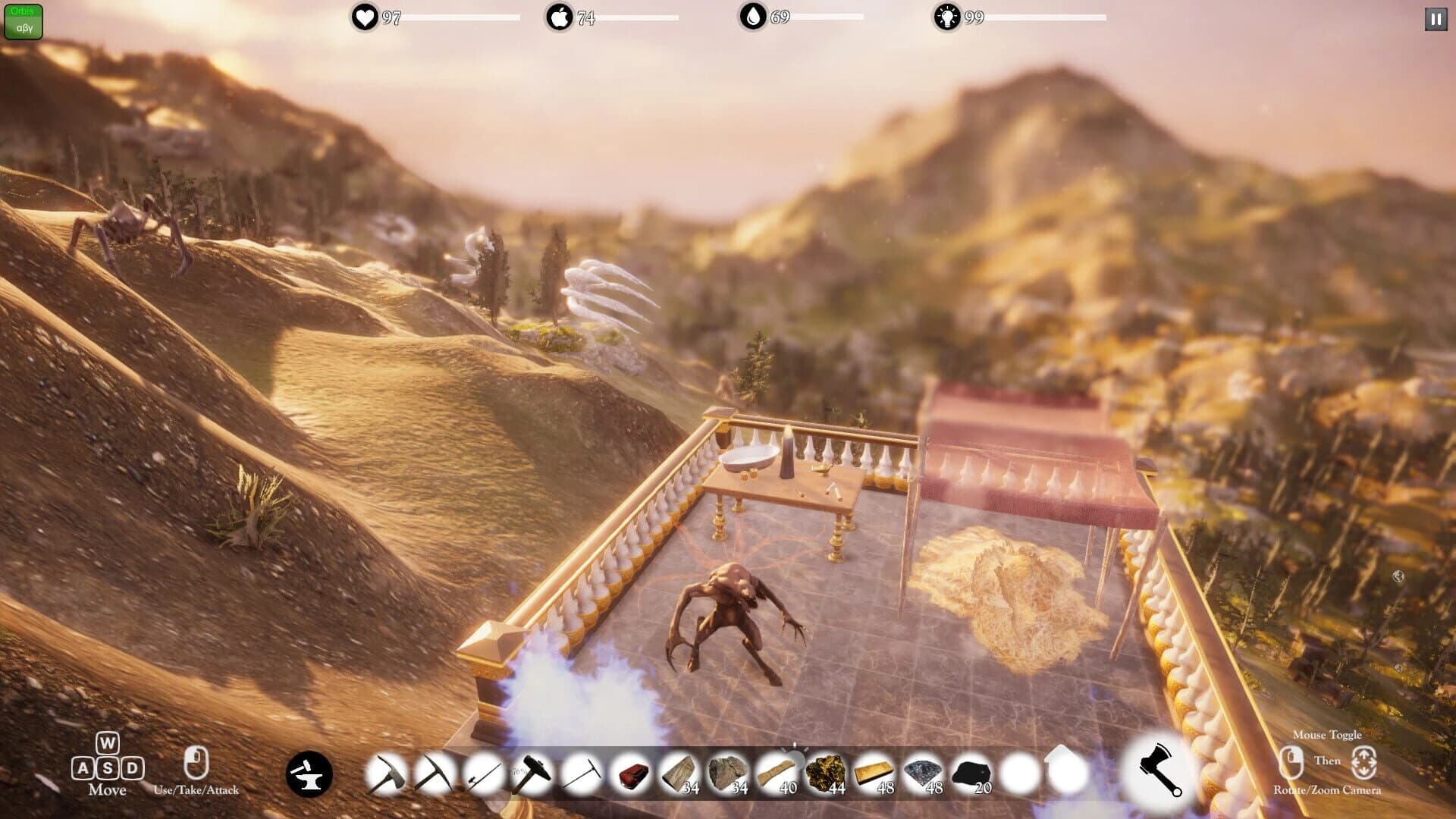Select the wood log stack of 34
This screenshot has height=819, width=1456.
(x=680, y=772)
